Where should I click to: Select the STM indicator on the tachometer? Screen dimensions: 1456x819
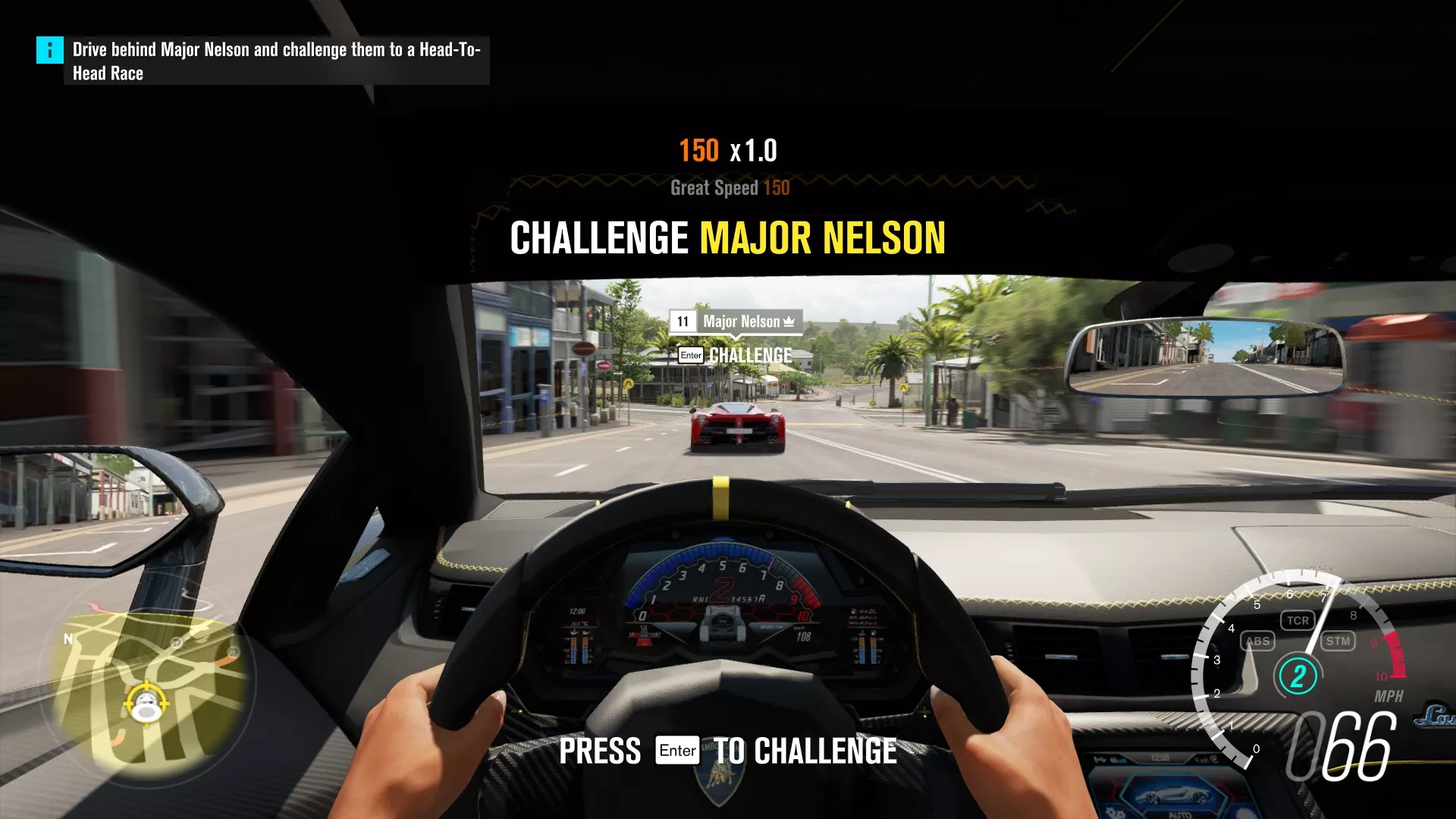point(1338,642)
